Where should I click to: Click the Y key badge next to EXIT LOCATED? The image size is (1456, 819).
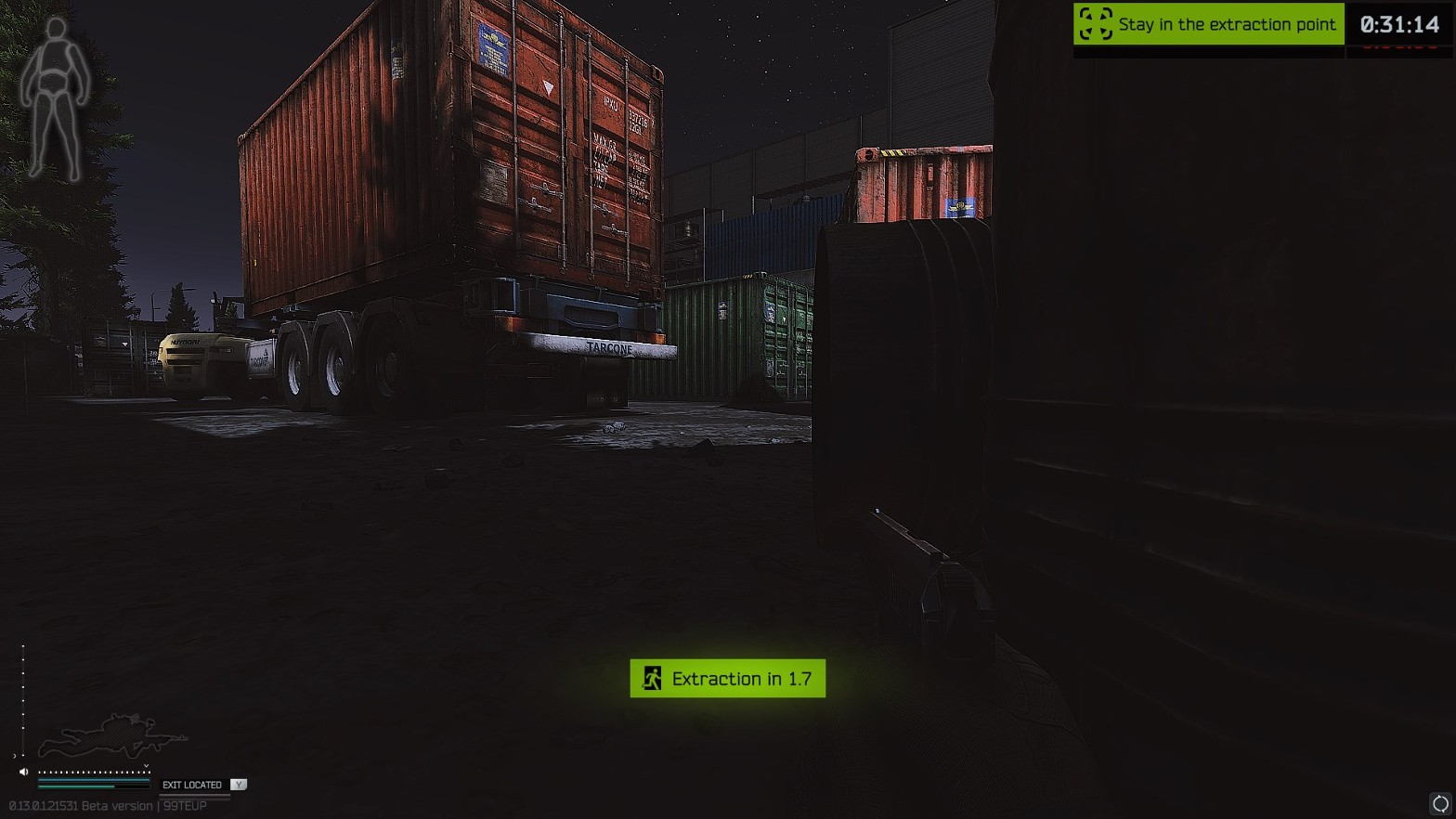point(240,785)
